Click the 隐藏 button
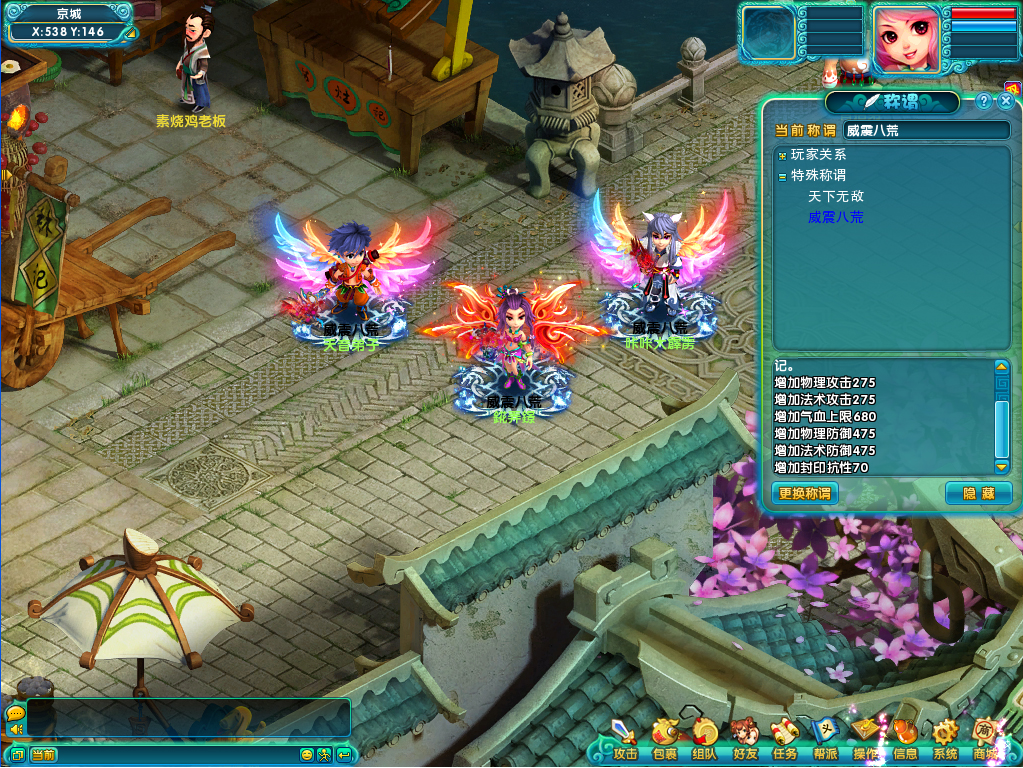 [978, 493]
